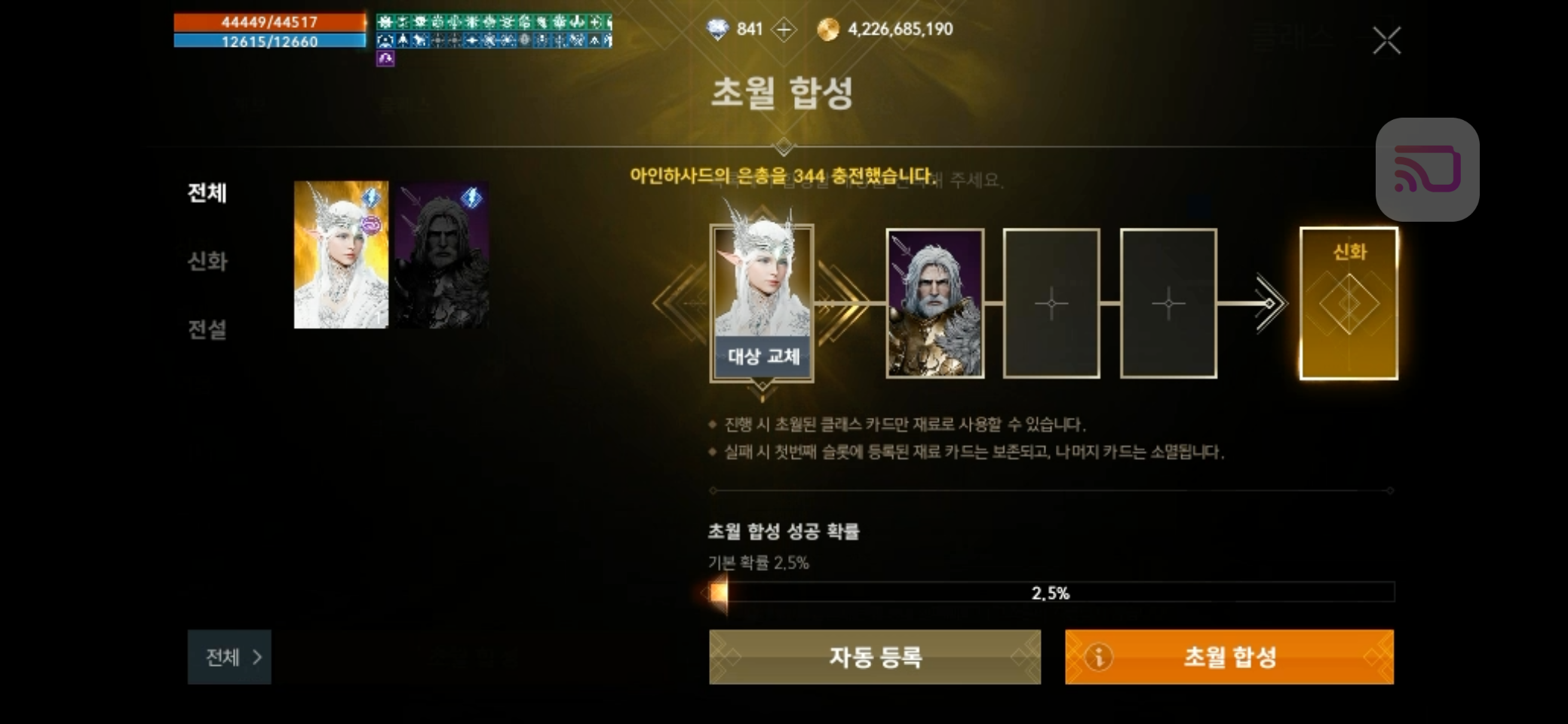Click the 대상 교체 card slot

click(762, 357)
